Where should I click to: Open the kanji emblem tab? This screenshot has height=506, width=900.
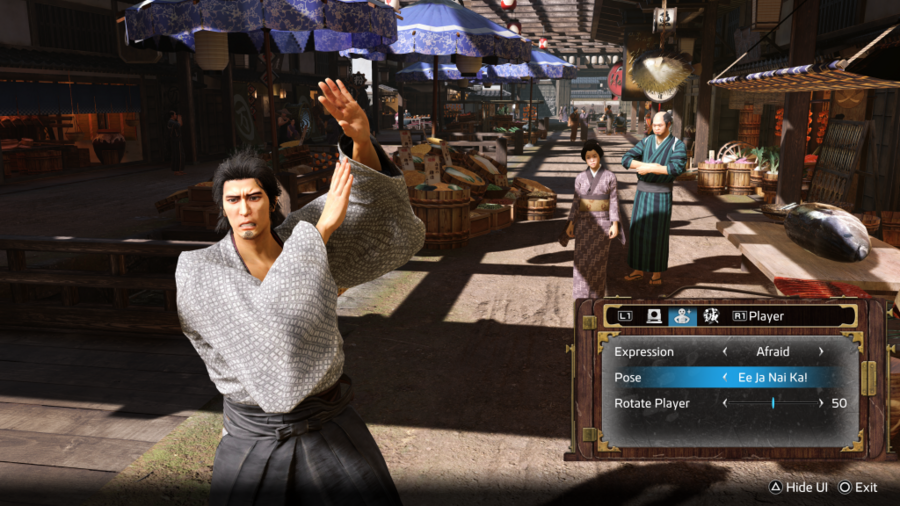point(711,316)
